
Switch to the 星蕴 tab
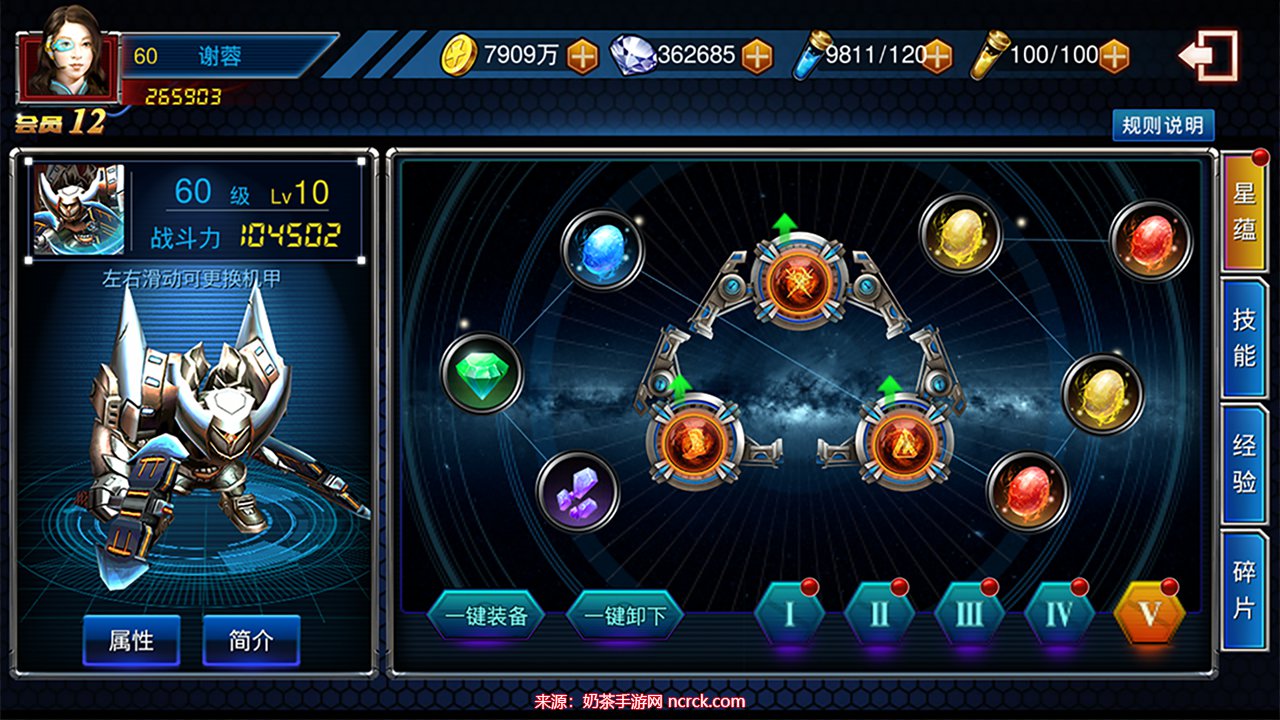click(1244, 212)
